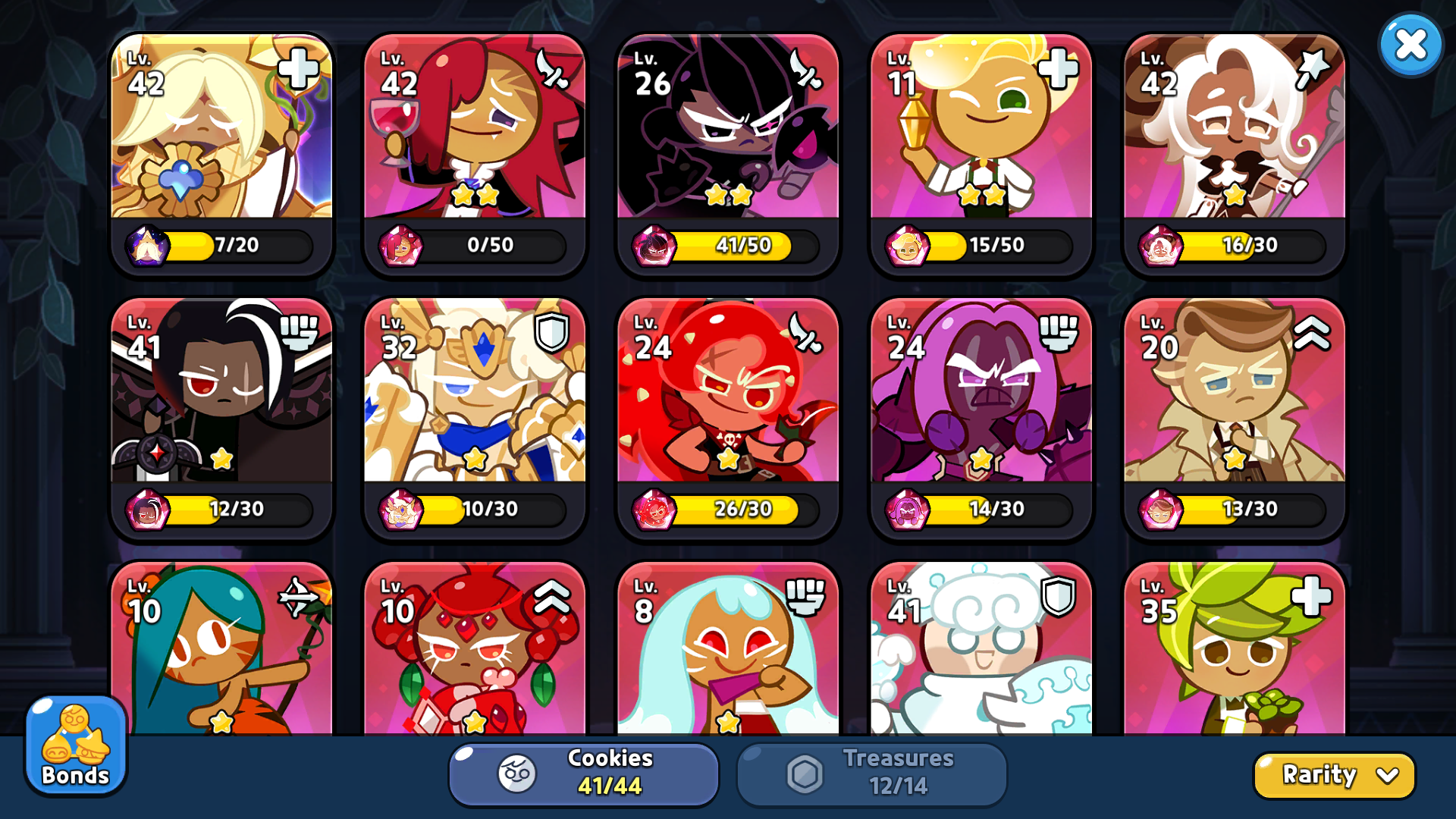1456x819 pixels.
Task: Close the cookie collection screen
Action: (x=1409, y=44)
